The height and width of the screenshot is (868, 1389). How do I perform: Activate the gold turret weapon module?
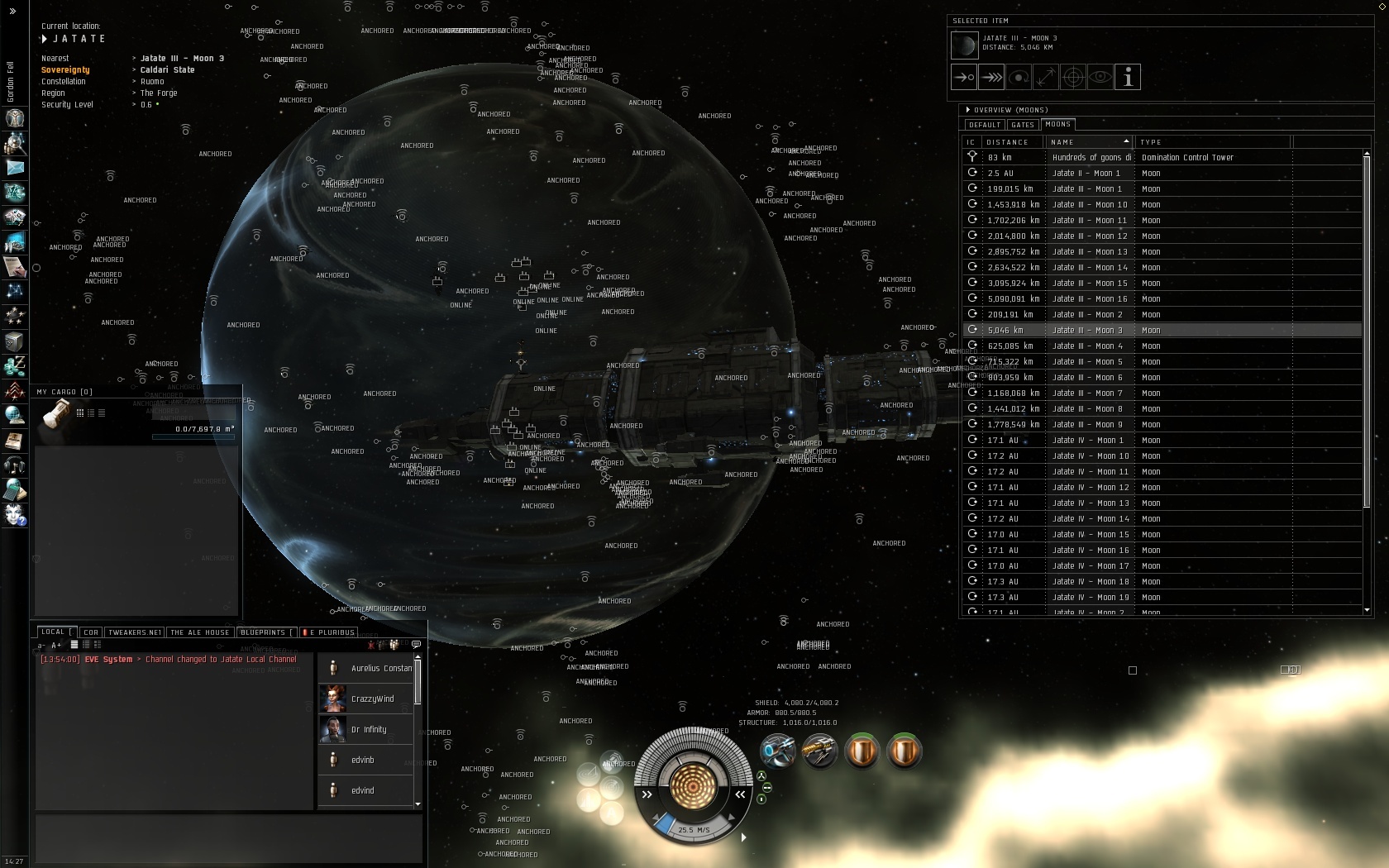819,751
